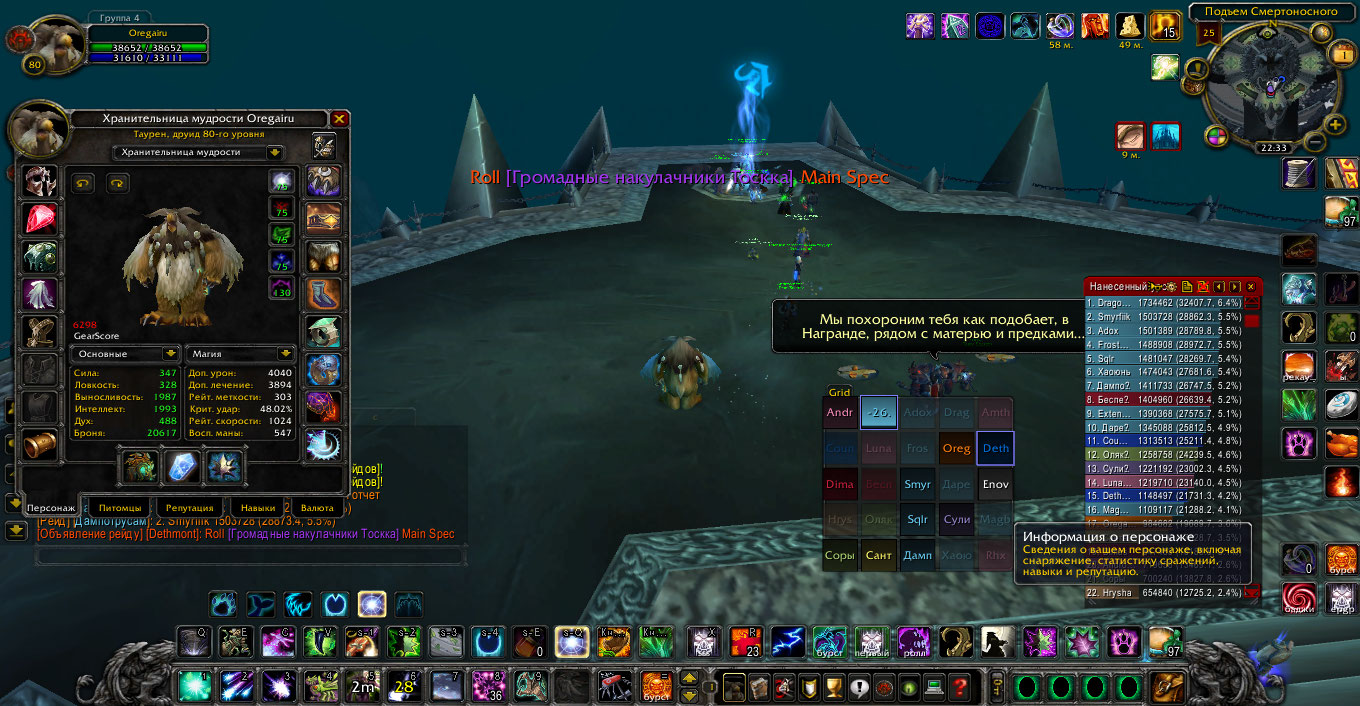The width and height of the screenshot is (1360, 706).
Task: Open the Репутация tab
Action: tap(190, 508)
